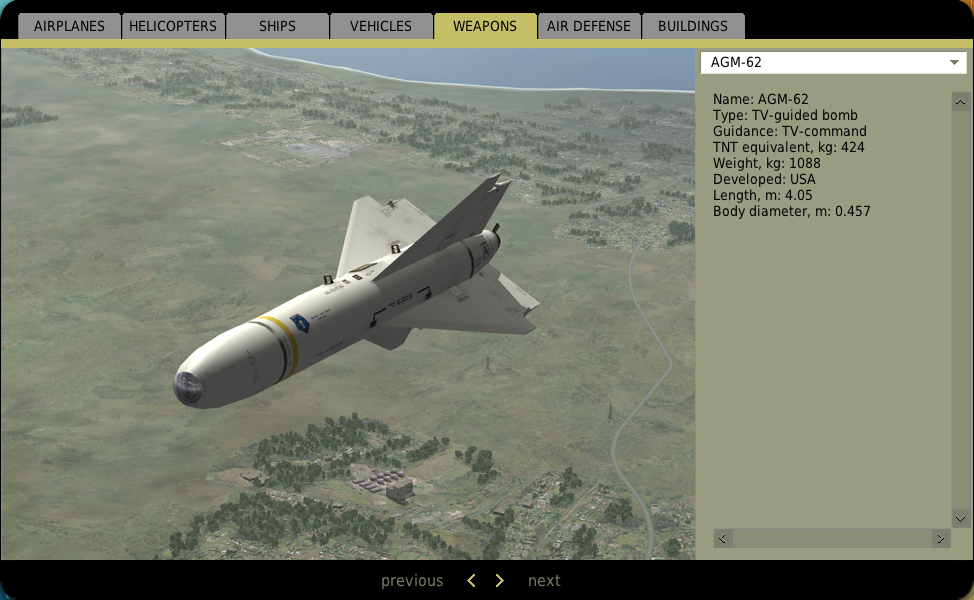This screenshot has height=600, width=974.
Task: Open the HELICOPTERS tab
Action: click(173, 26)
